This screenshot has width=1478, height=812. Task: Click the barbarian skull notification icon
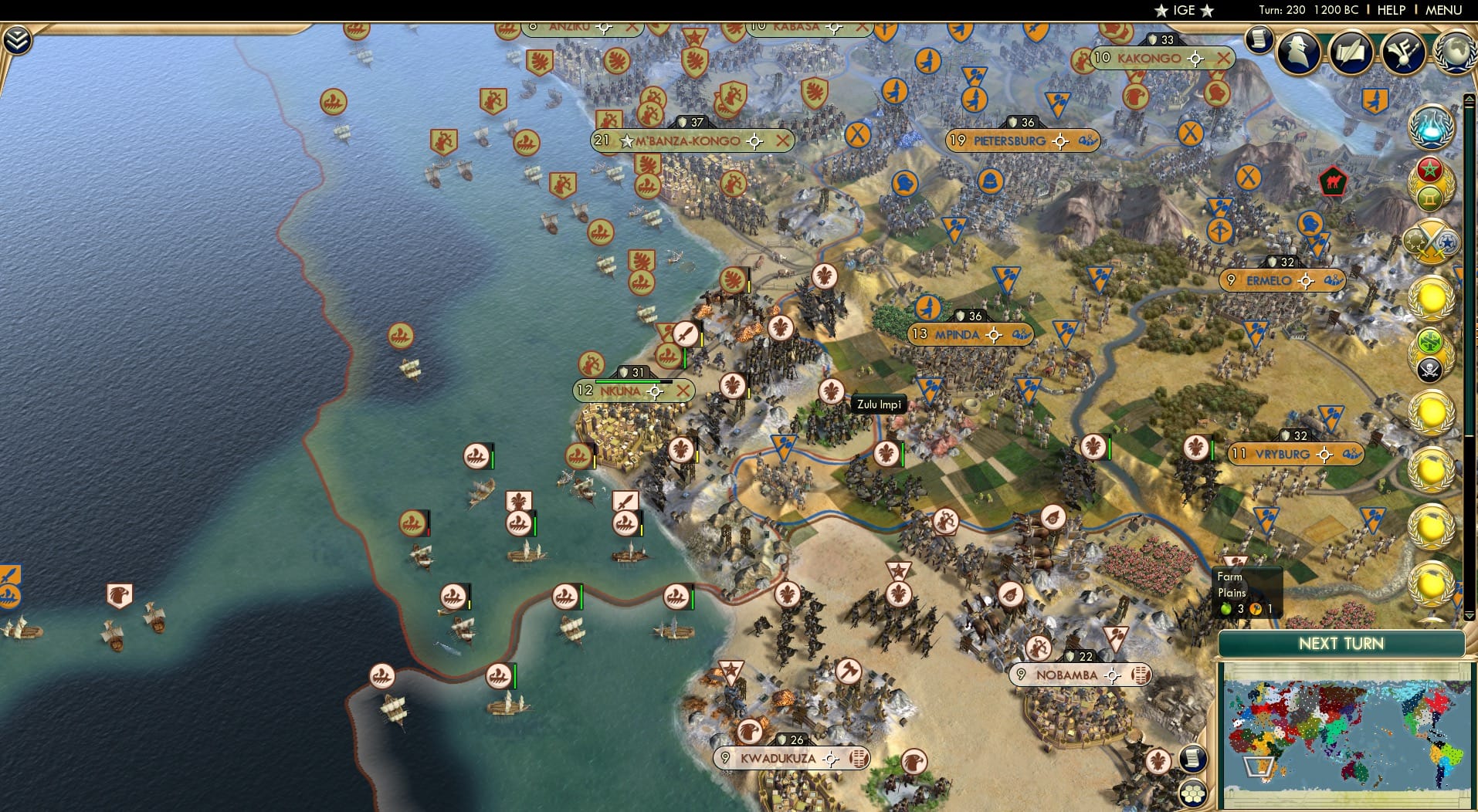(x=1432, y=369)
